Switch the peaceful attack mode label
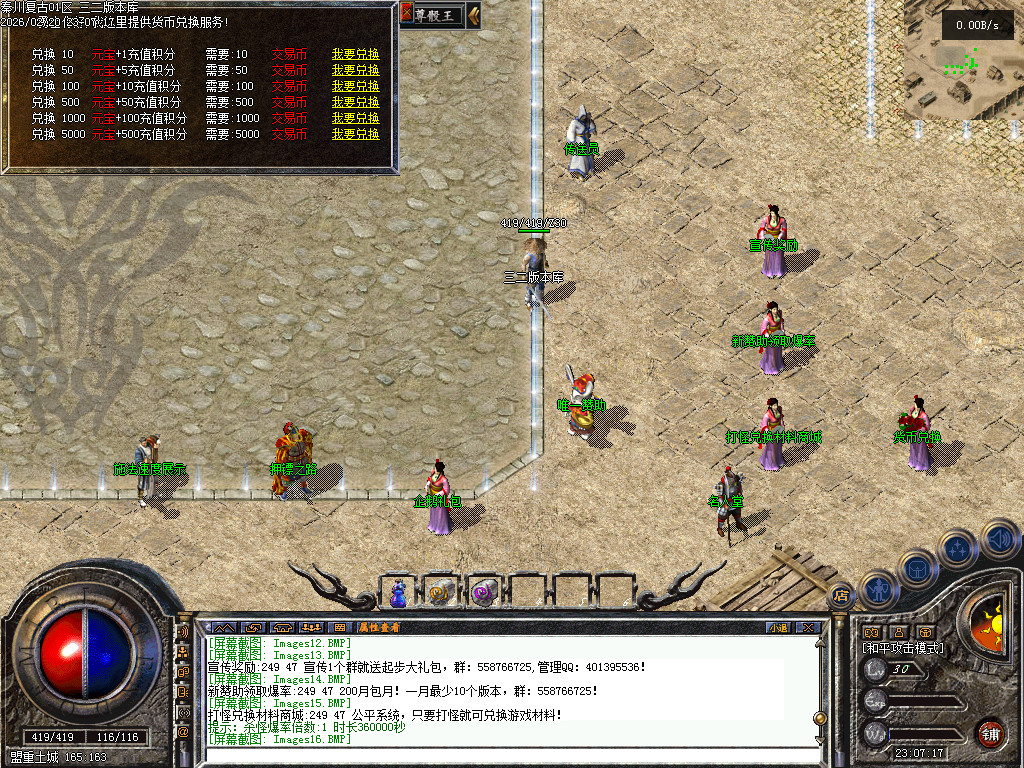The height and width of the screenshot is (768, 1024). tap(903, 648)
